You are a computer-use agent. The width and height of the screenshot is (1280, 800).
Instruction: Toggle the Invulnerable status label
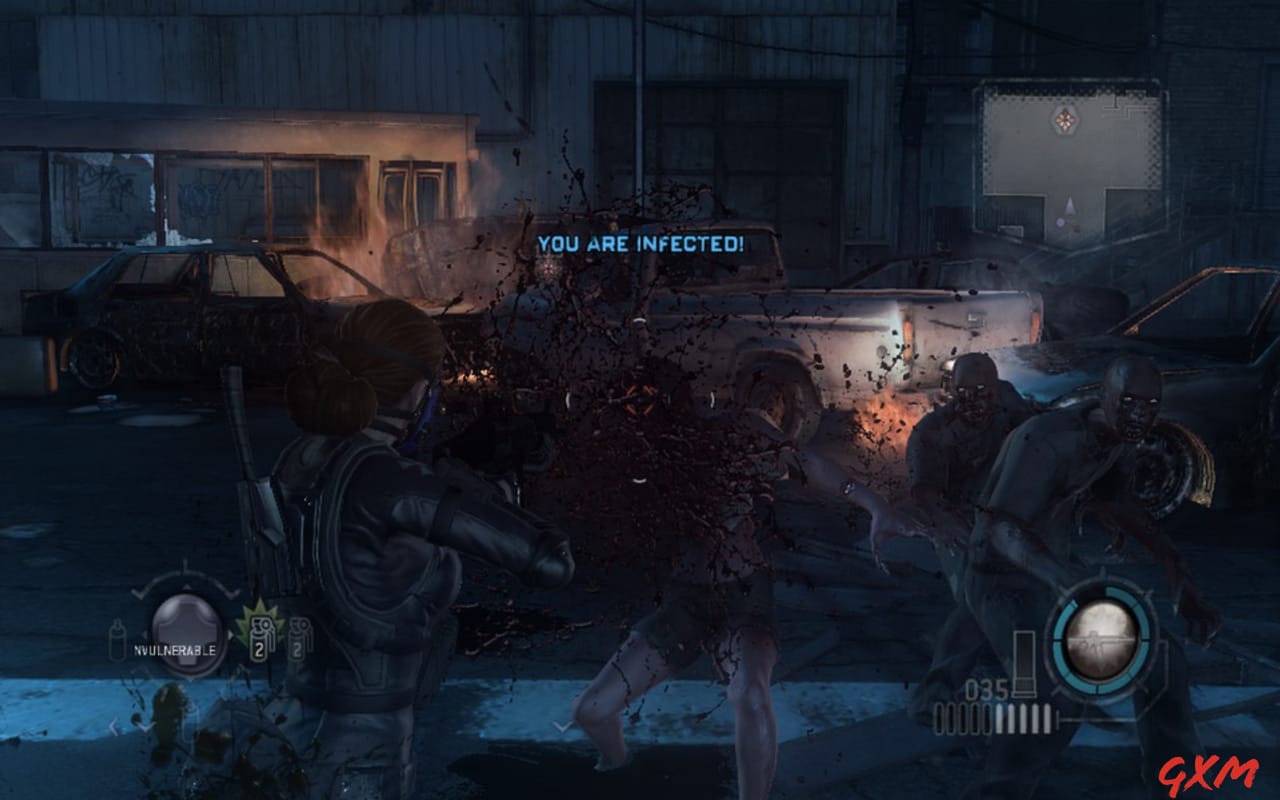coord(177,650)
